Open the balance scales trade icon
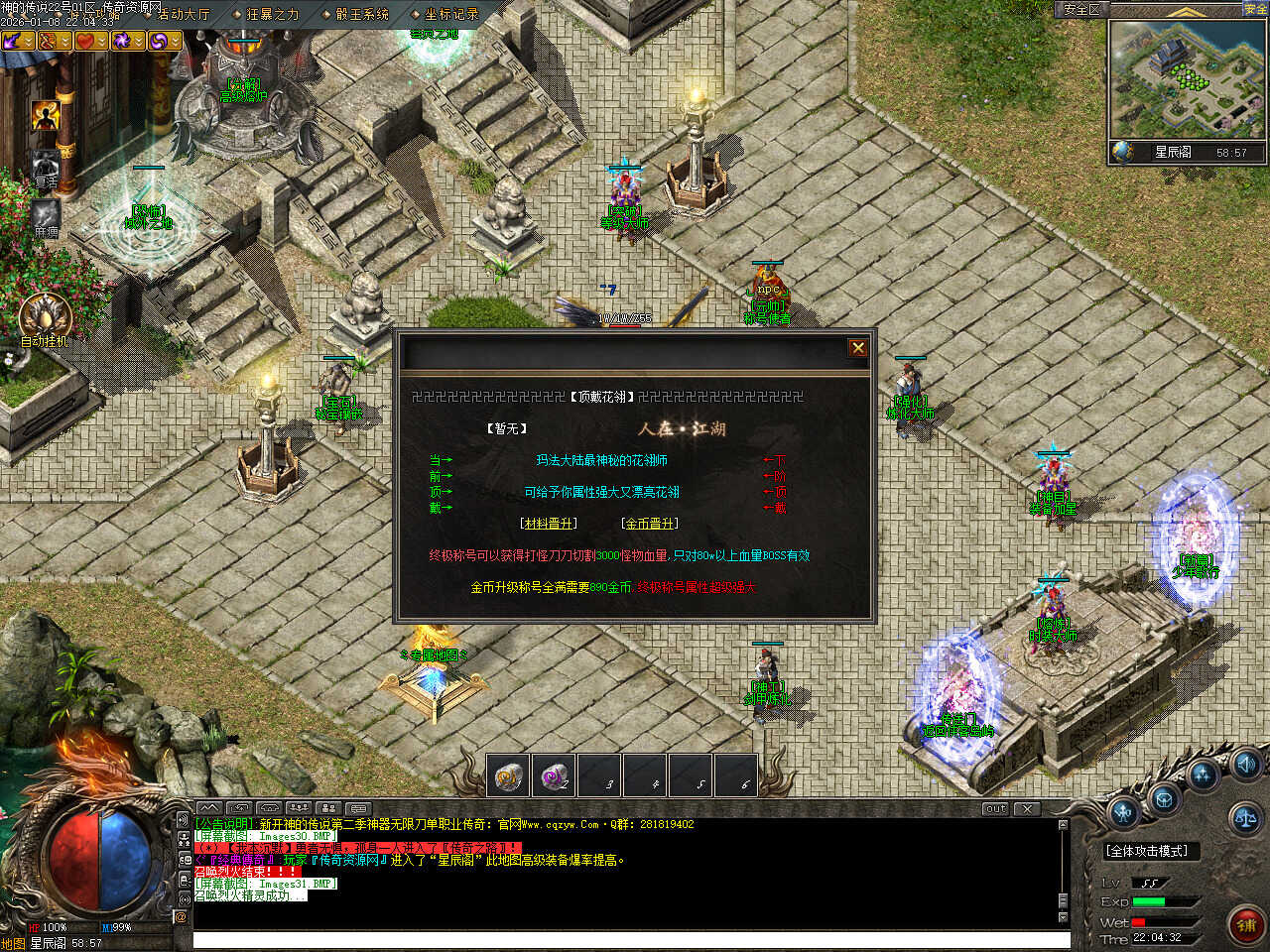The width and height of the screenshot is (1270, 952). tap(1244, 819)
